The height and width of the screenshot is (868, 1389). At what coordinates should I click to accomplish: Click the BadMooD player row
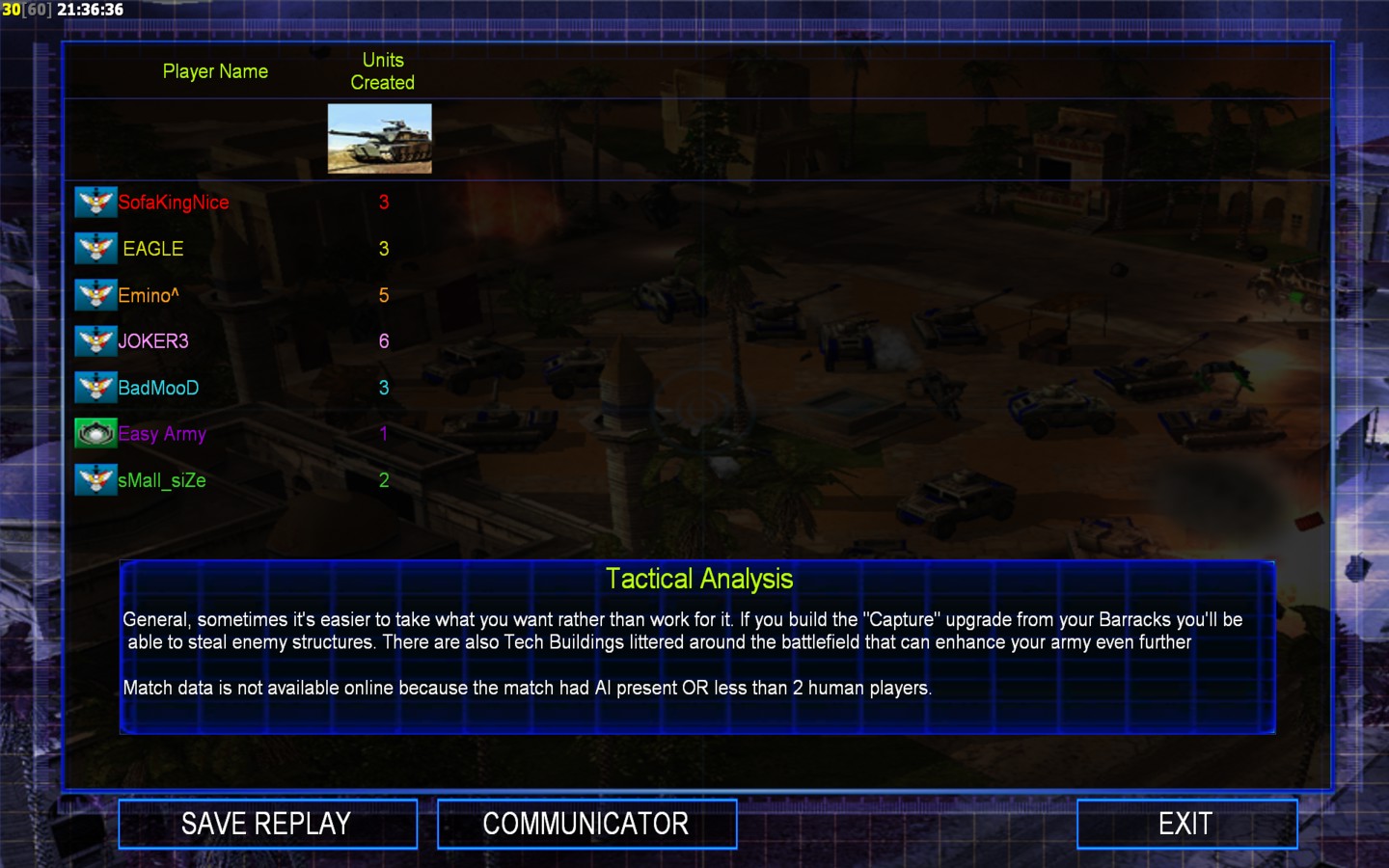158,388
